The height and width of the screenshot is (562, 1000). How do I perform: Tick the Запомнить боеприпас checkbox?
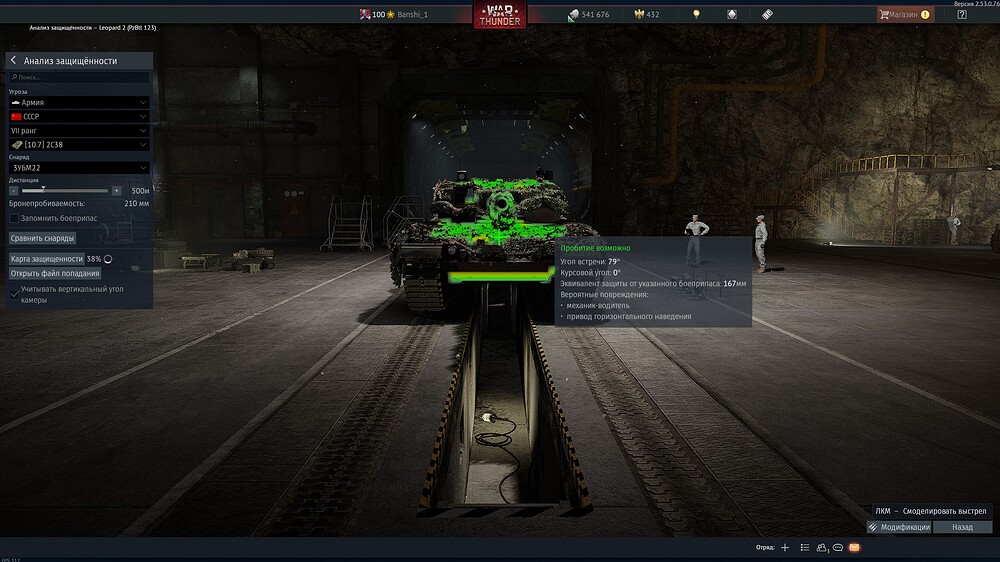[x=14, y=217]
